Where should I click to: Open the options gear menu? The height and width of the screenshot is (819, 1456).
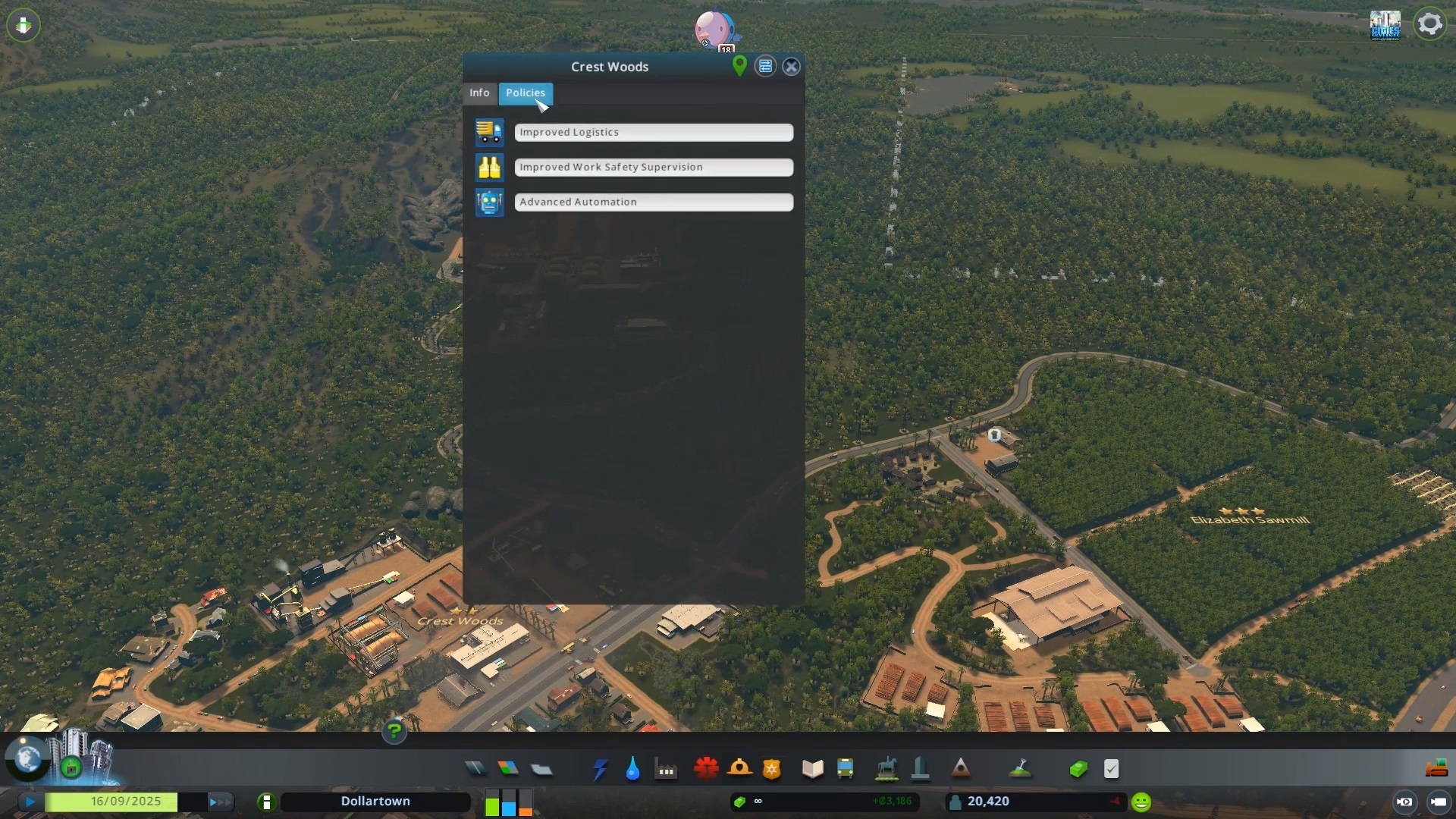1429,24
